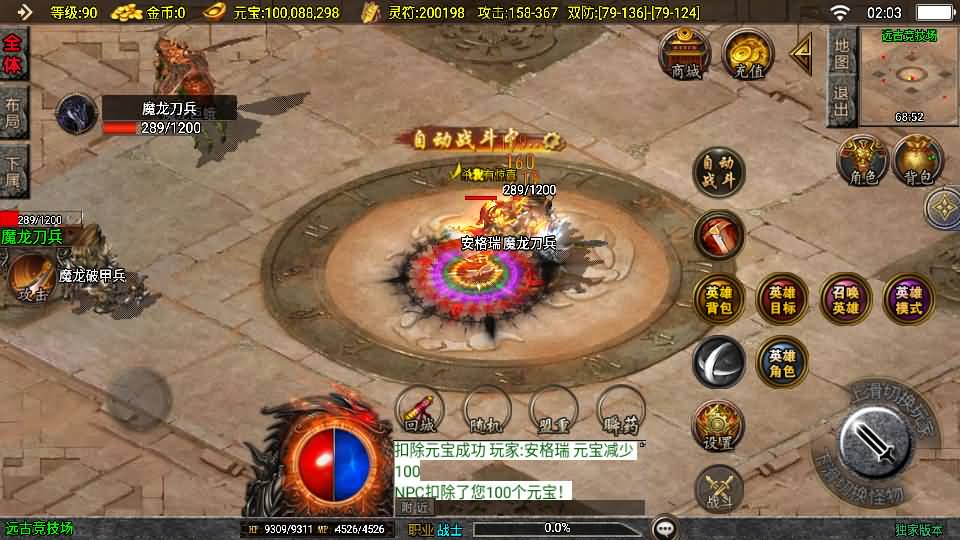Open the 设置 settings
960x540 pixels.
pos(719,426)
